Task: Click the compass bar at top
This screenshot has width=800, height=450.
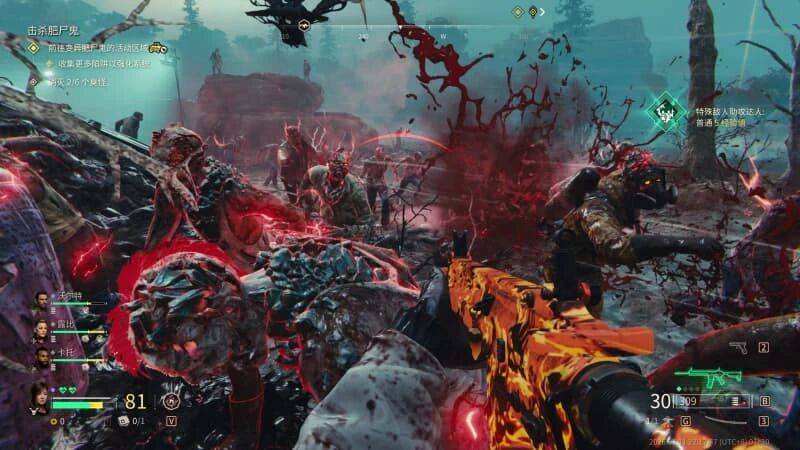Action: (x=400, y=34)
